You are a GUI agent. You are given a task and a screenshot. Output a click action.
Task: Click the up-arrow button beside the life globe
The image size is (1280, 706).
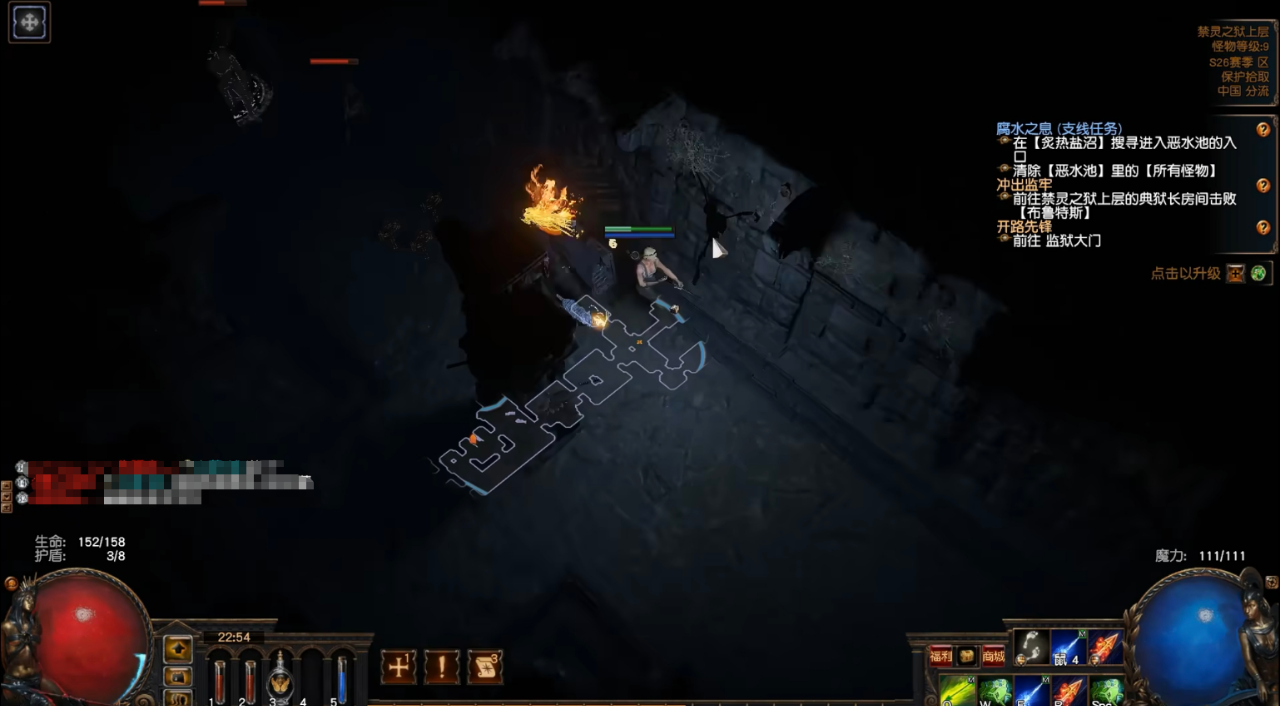pos(178,649)
